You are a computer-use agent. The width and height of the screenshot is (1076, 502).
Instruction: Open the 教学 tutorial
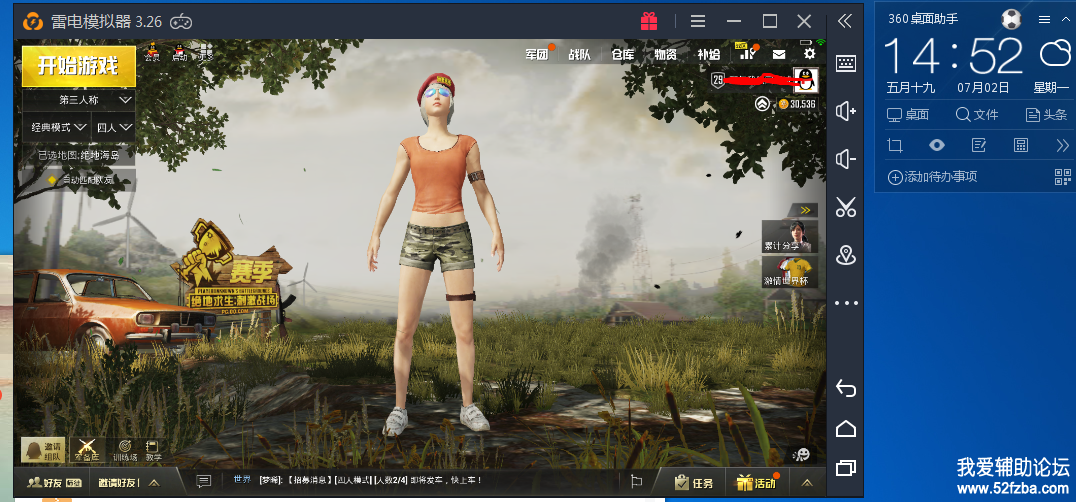pyautogui.click(x=153, y=450)
